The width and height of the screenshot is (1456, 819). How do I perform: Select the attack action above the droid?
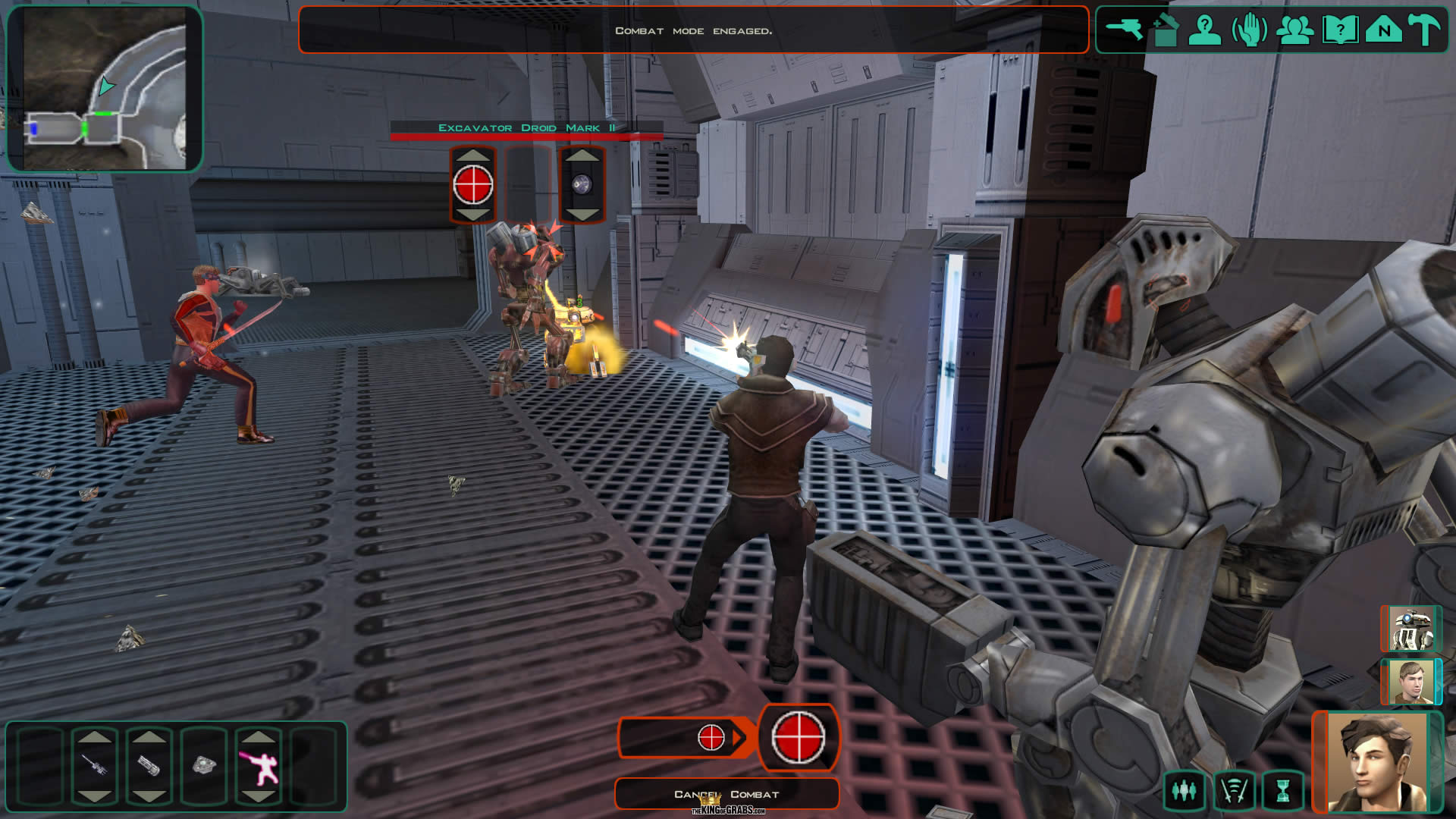(473, 185)
